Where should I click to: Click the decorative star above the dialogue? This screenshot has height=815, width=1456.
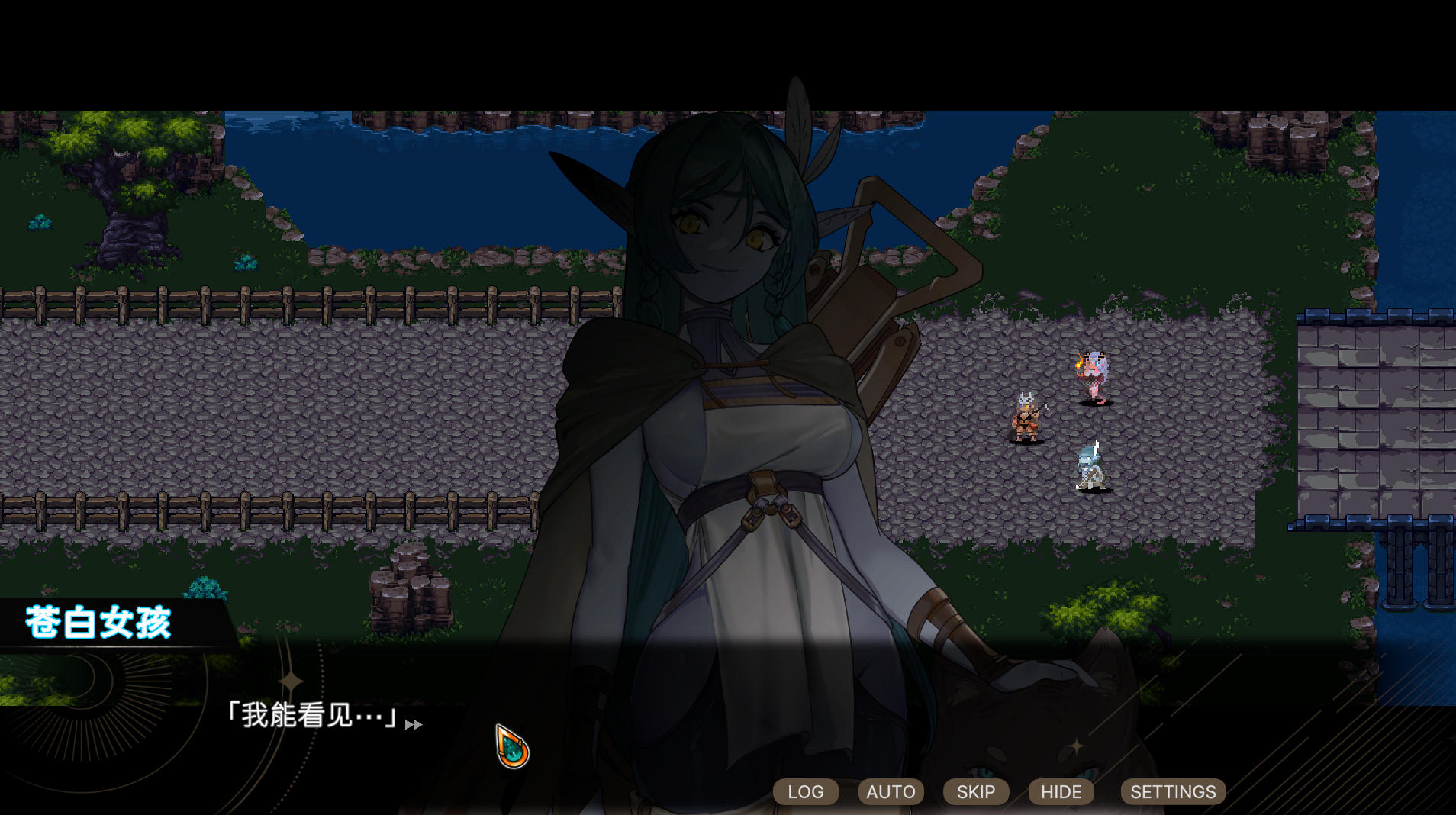[x=290, y=681]
